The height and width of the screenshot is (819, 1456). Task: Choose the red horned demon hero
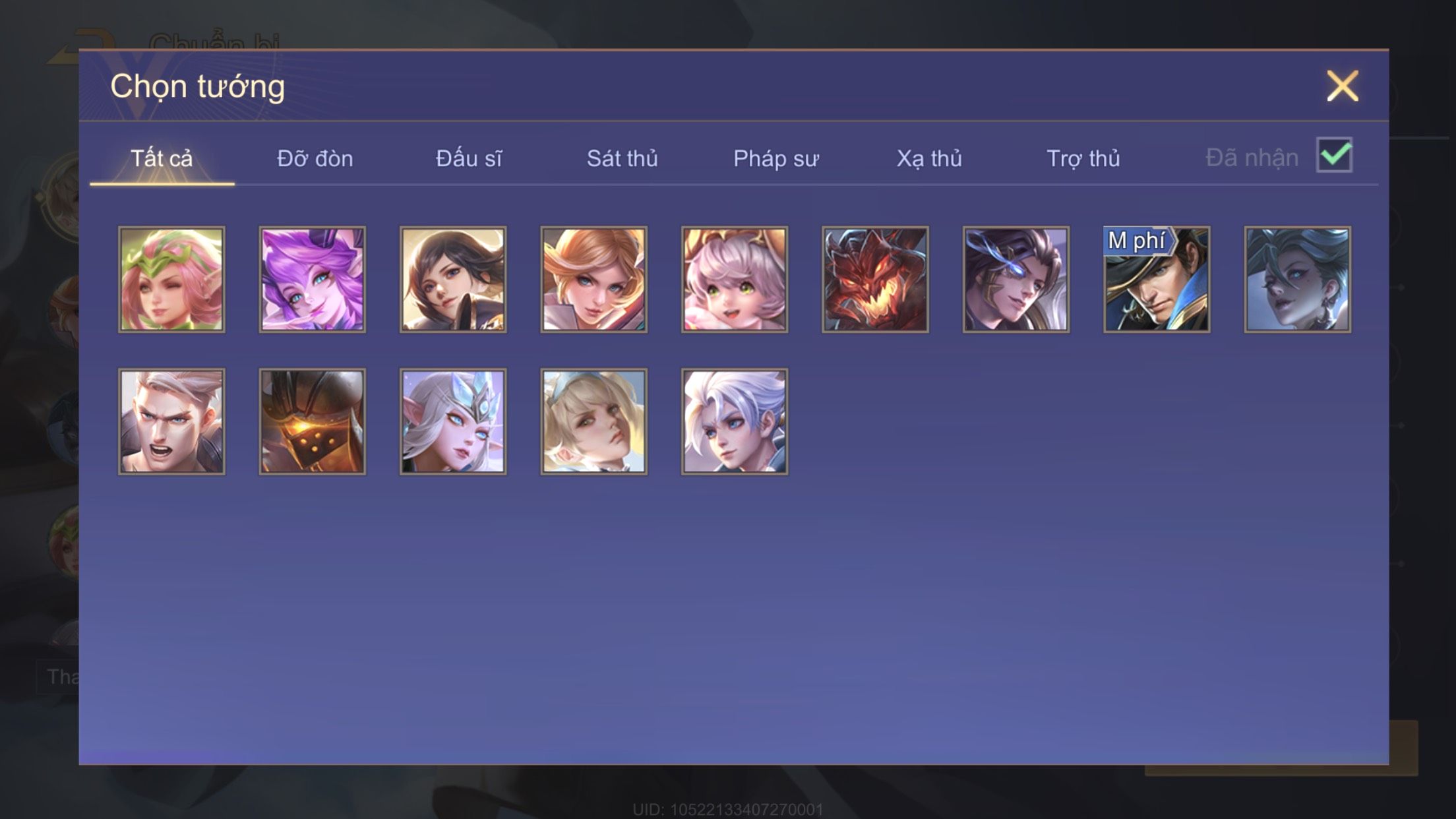[875, 280]
